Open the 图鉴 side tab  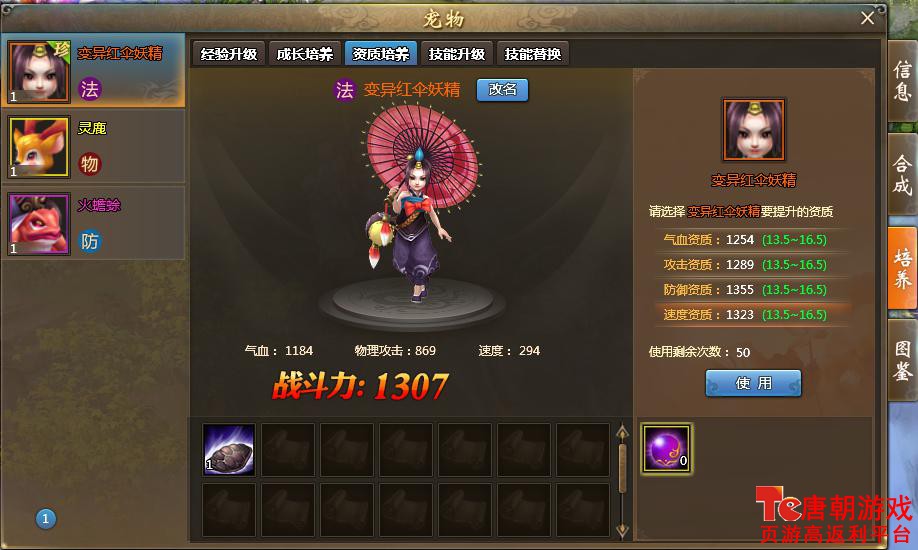[902, 359]
